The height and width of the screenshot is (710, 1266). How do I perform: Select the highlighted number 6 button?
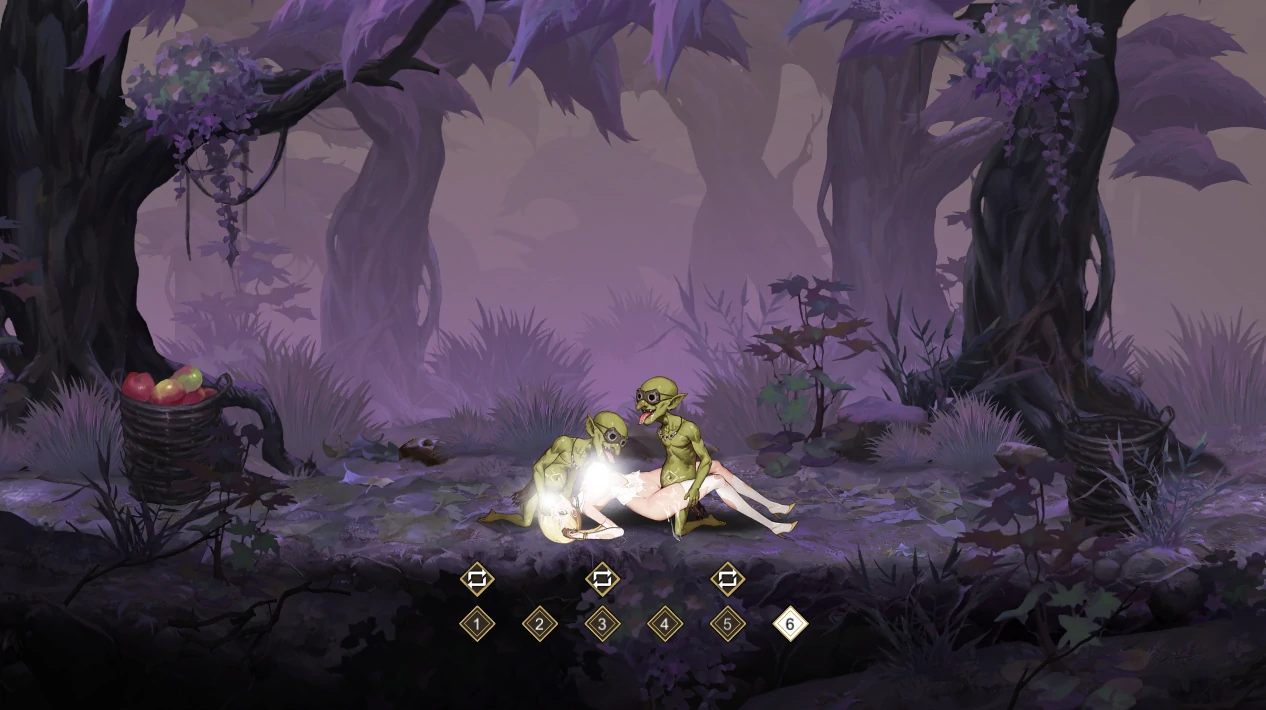790,625
